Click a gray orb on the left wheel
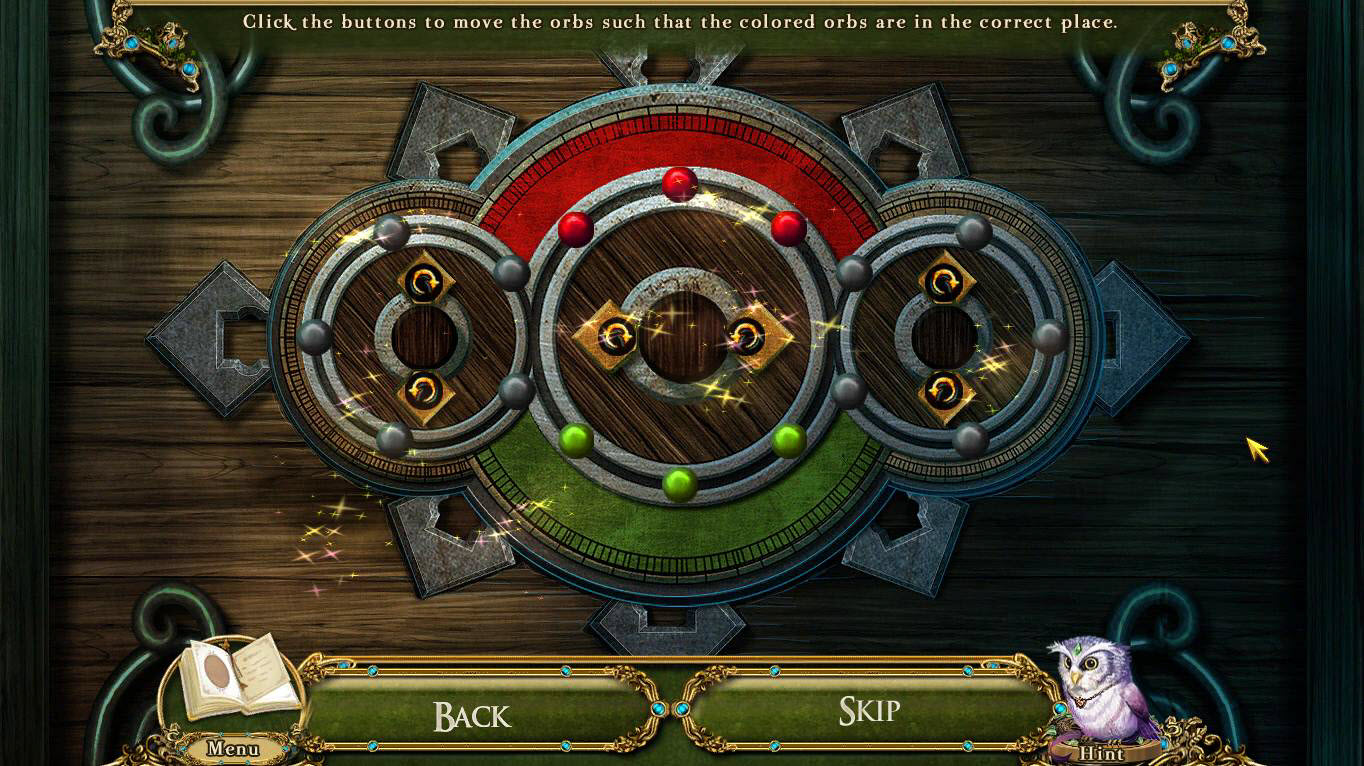This screenshot has height=766, width=1364. (x=316, y=337)
